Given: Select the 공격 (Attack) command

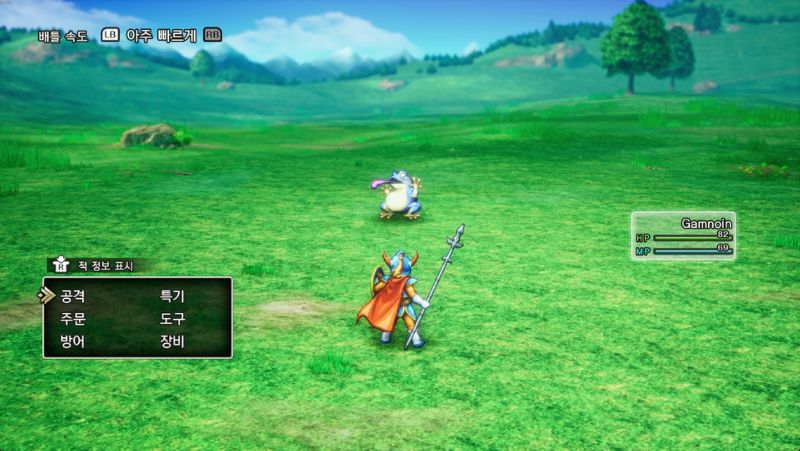Looking at the screenshot, I should 72,296.
